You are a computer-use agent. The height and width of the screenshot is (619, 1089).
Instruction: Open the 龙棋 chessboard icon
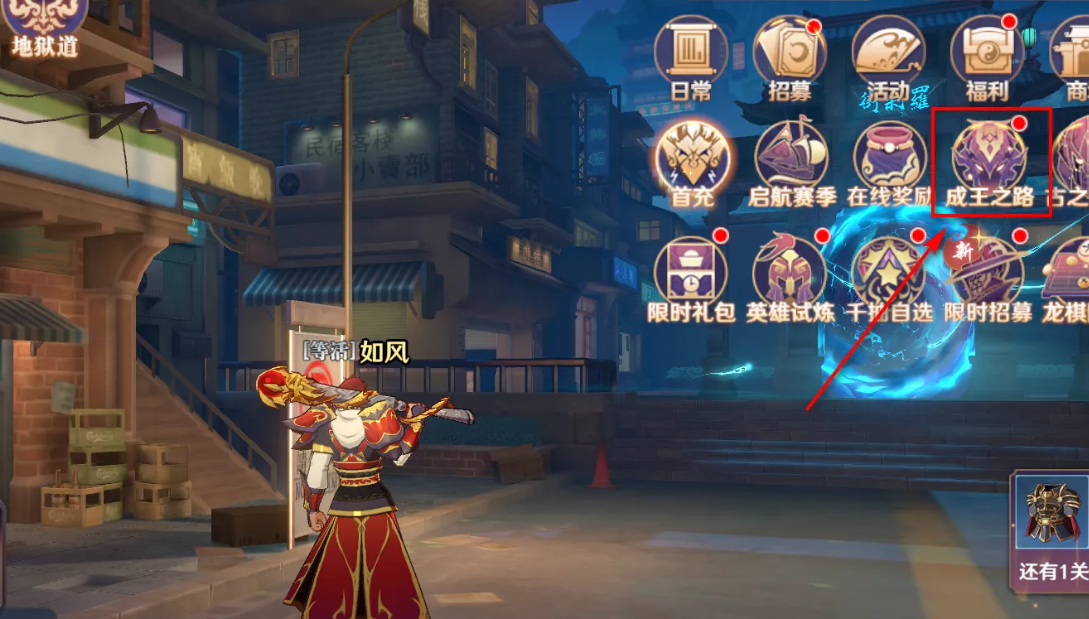point(1070,275)
